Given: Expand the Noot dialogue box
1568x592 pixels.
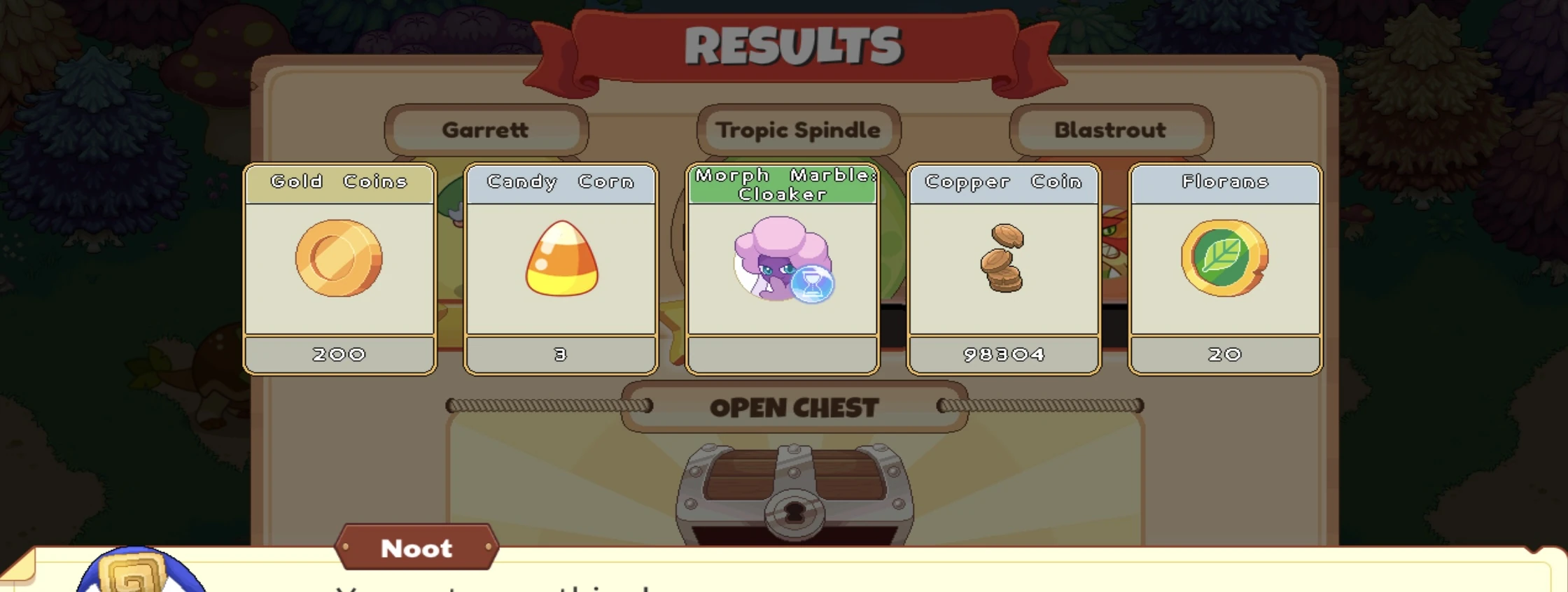Looking at the screenshot, I should 784,574.
